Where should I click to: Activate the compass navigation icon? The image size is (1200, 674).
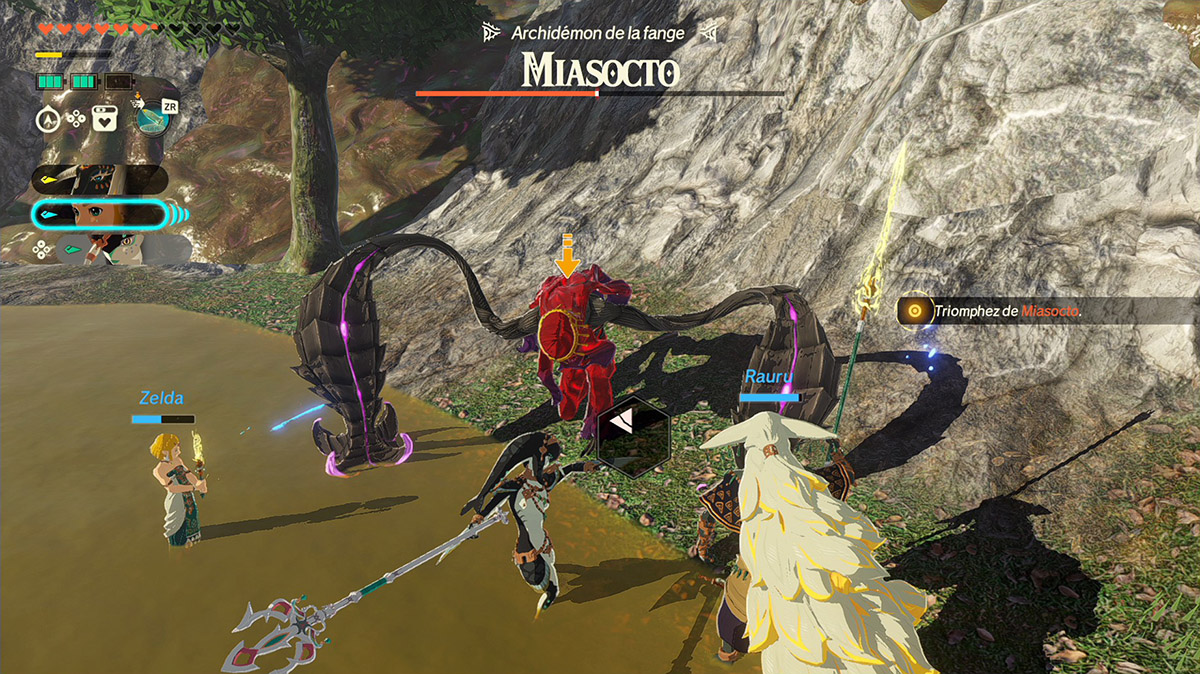pyautogui.click(x=48, y=119)
